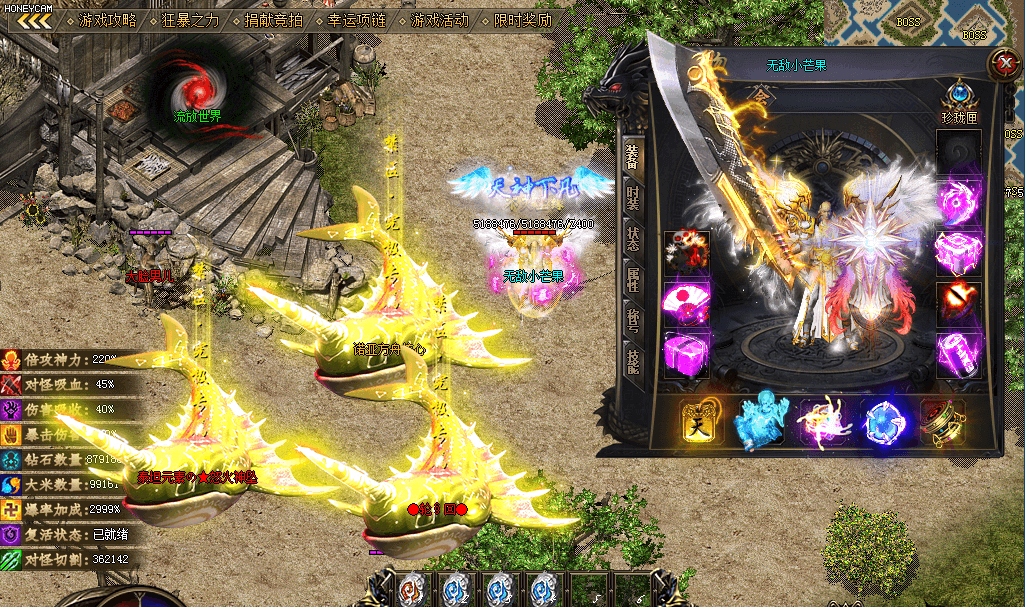Show the 限时奖励 timed rewards menu
The width and height of the screenshot is (1025, 607).
pyautogui.click(x=523, y=20)
